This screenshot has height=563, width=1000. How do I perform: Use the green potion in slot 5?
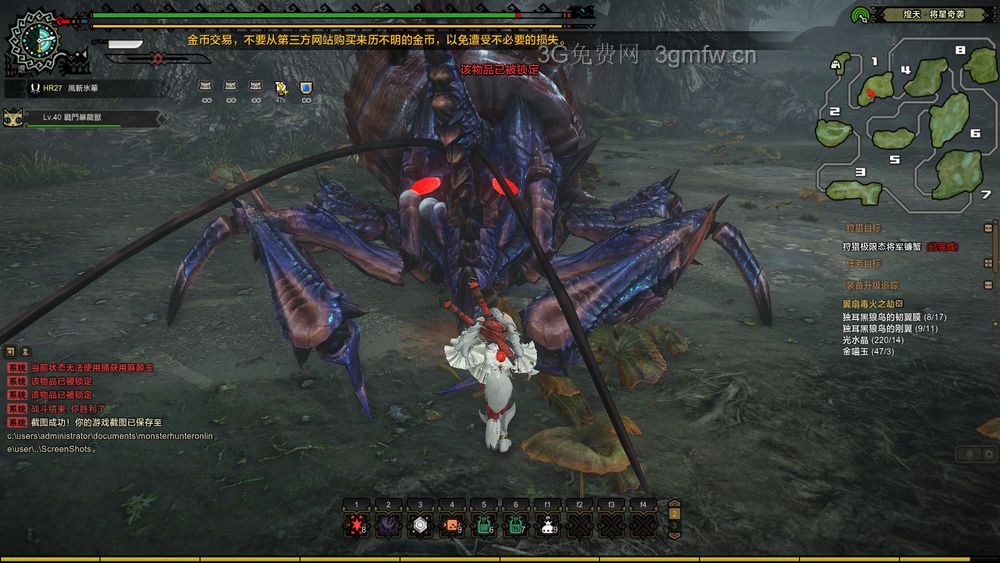(x=484, y=524)
